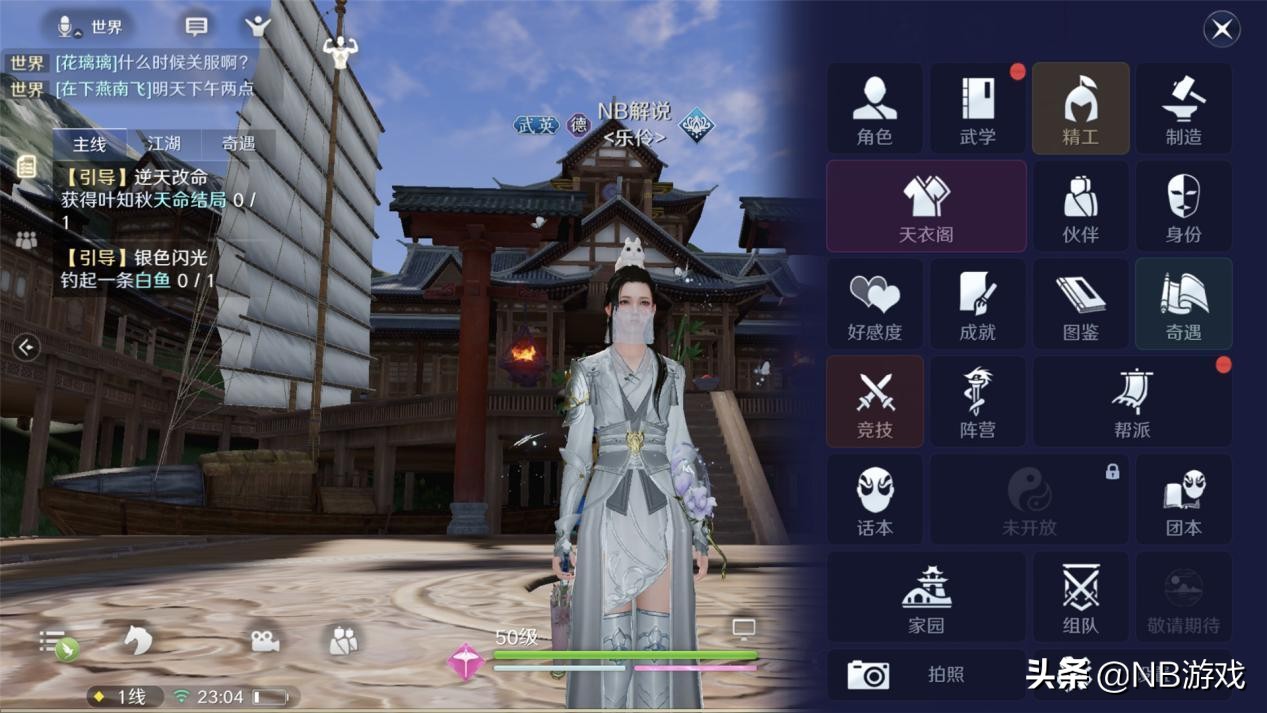1267x713 pixels.
Task: Close the side menu panel
Action: (x=1221, y=29)
